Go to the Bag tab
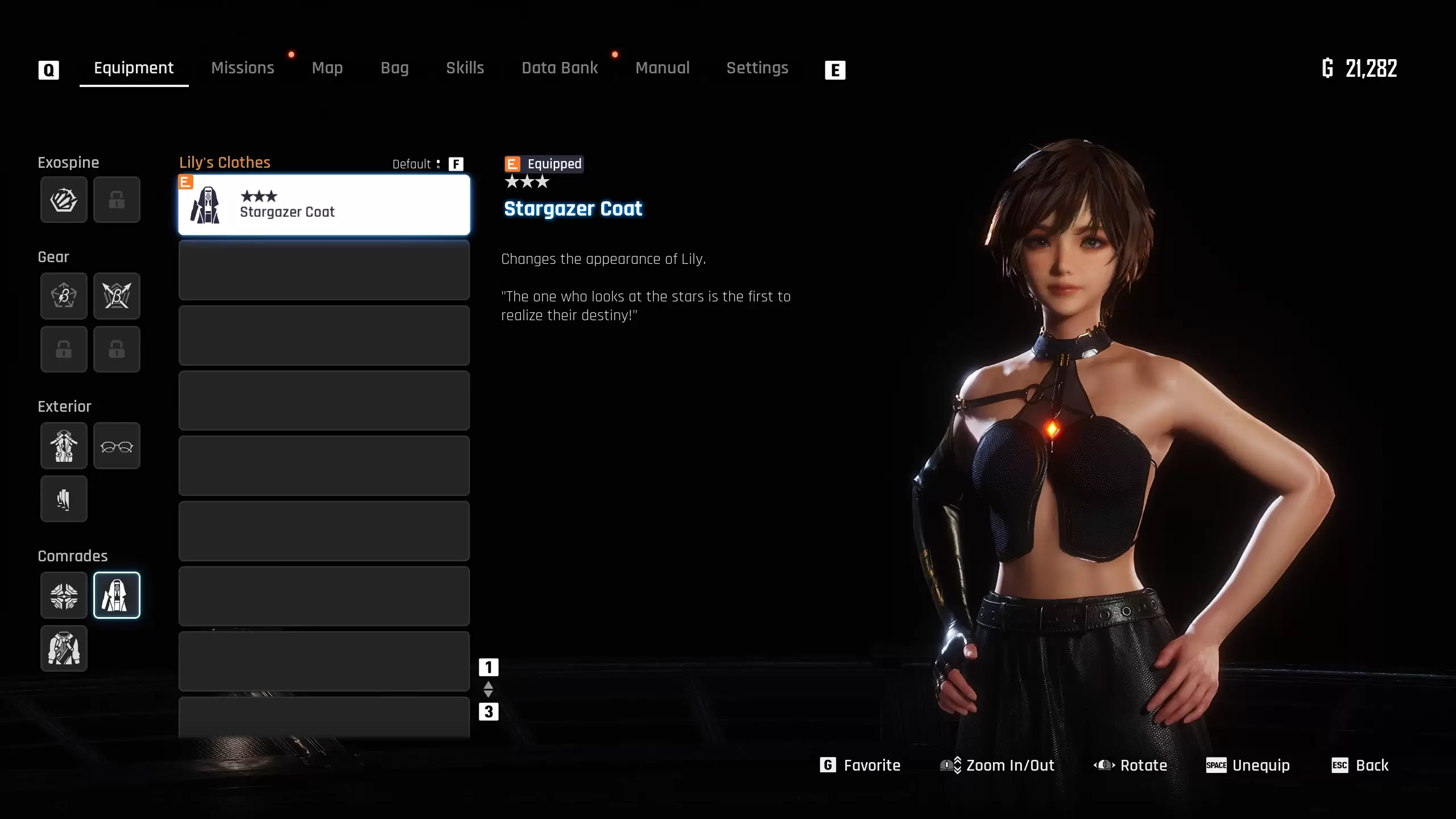 tap(394, 68)
